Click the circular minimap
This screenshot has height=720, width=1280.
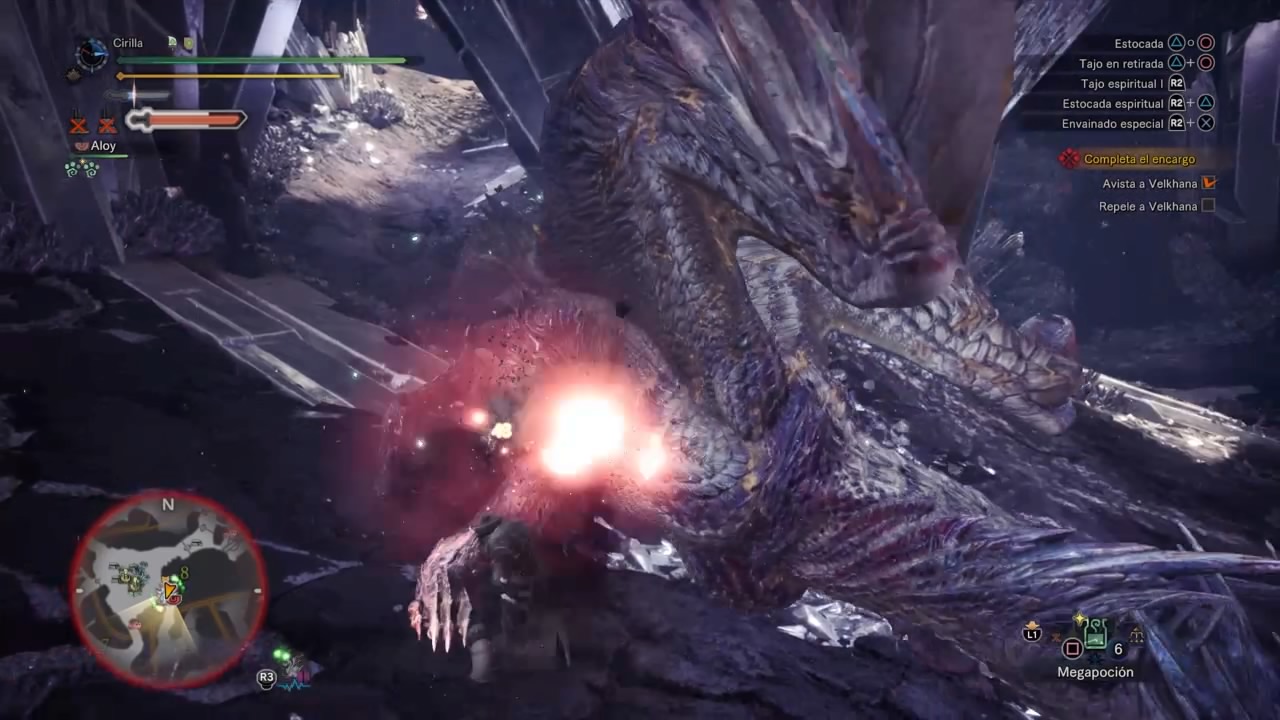(x=168, y=590)
